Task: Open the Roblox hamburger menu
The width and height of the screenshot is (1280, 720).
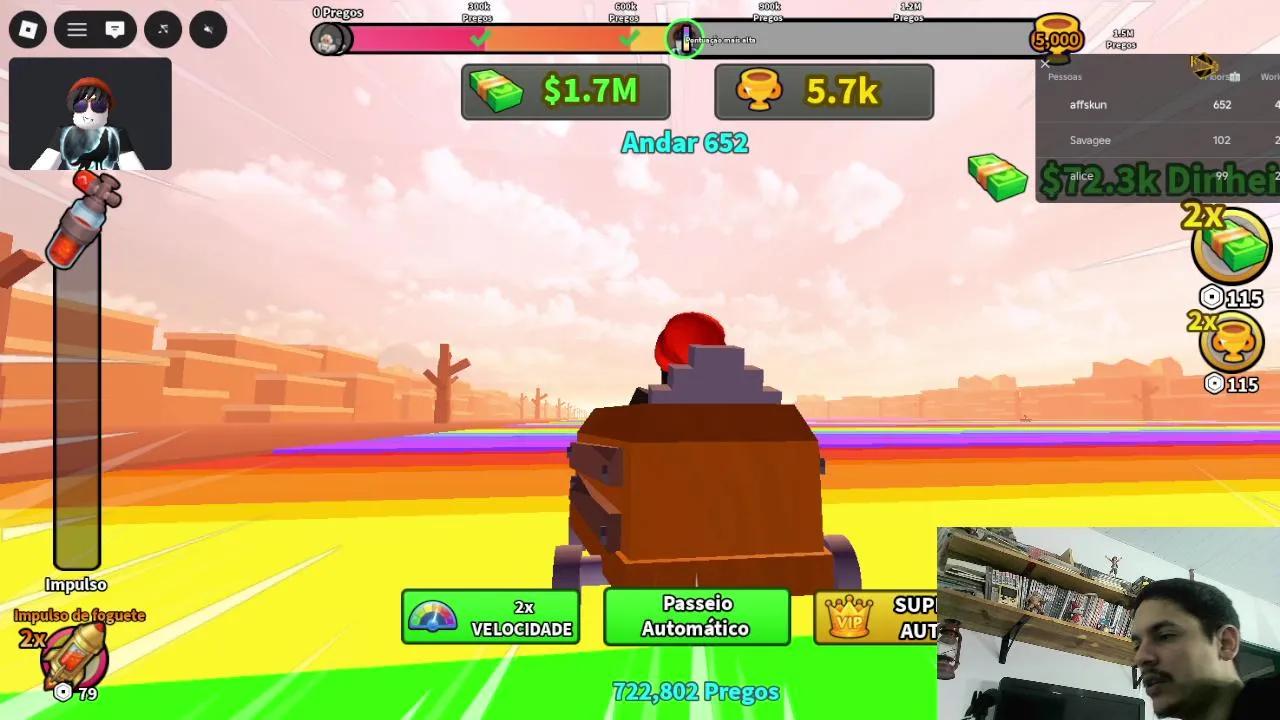Action: pyautogui.click(x=77, y=30)
